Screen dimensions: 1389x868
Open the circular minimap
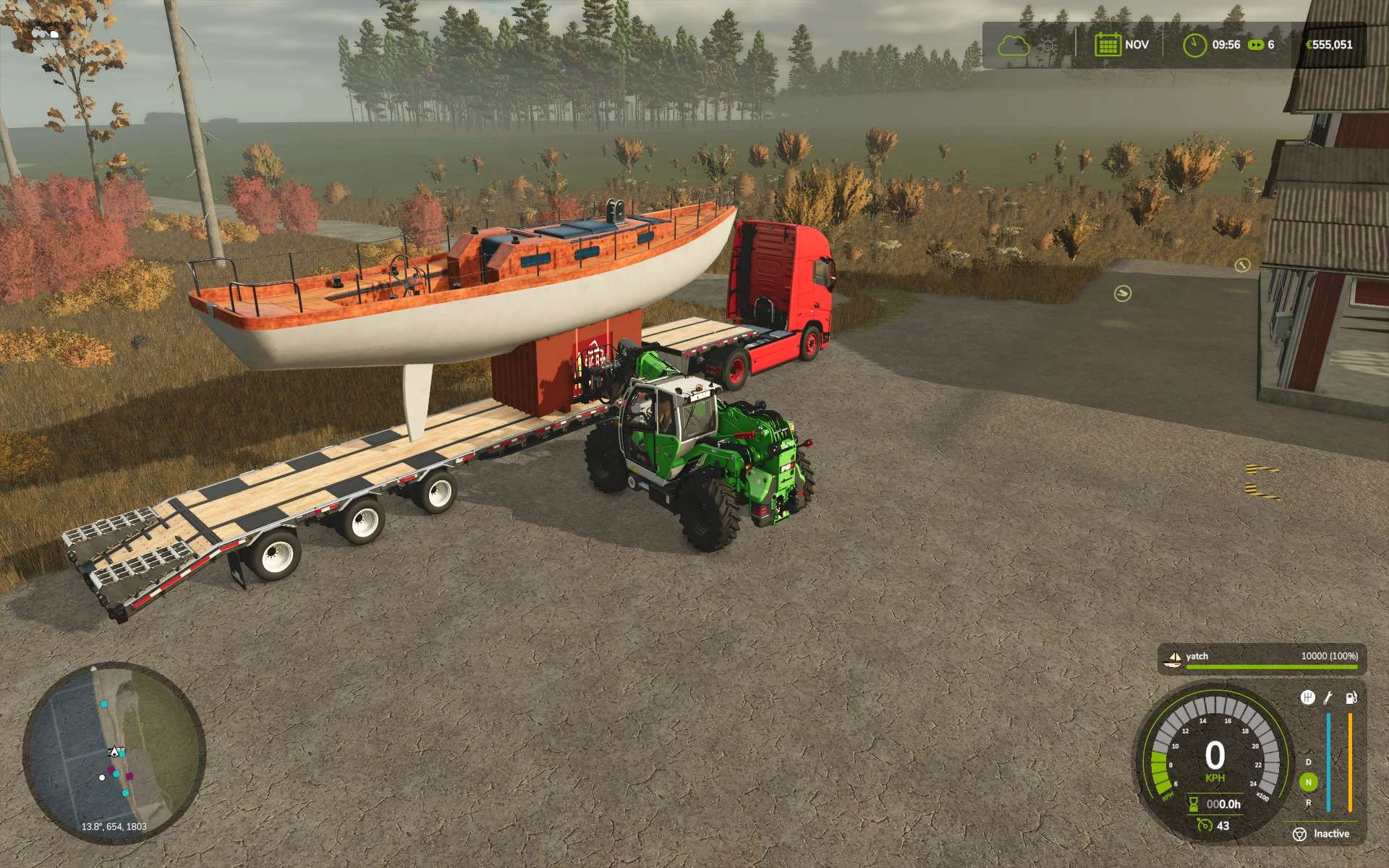[114, 751]
